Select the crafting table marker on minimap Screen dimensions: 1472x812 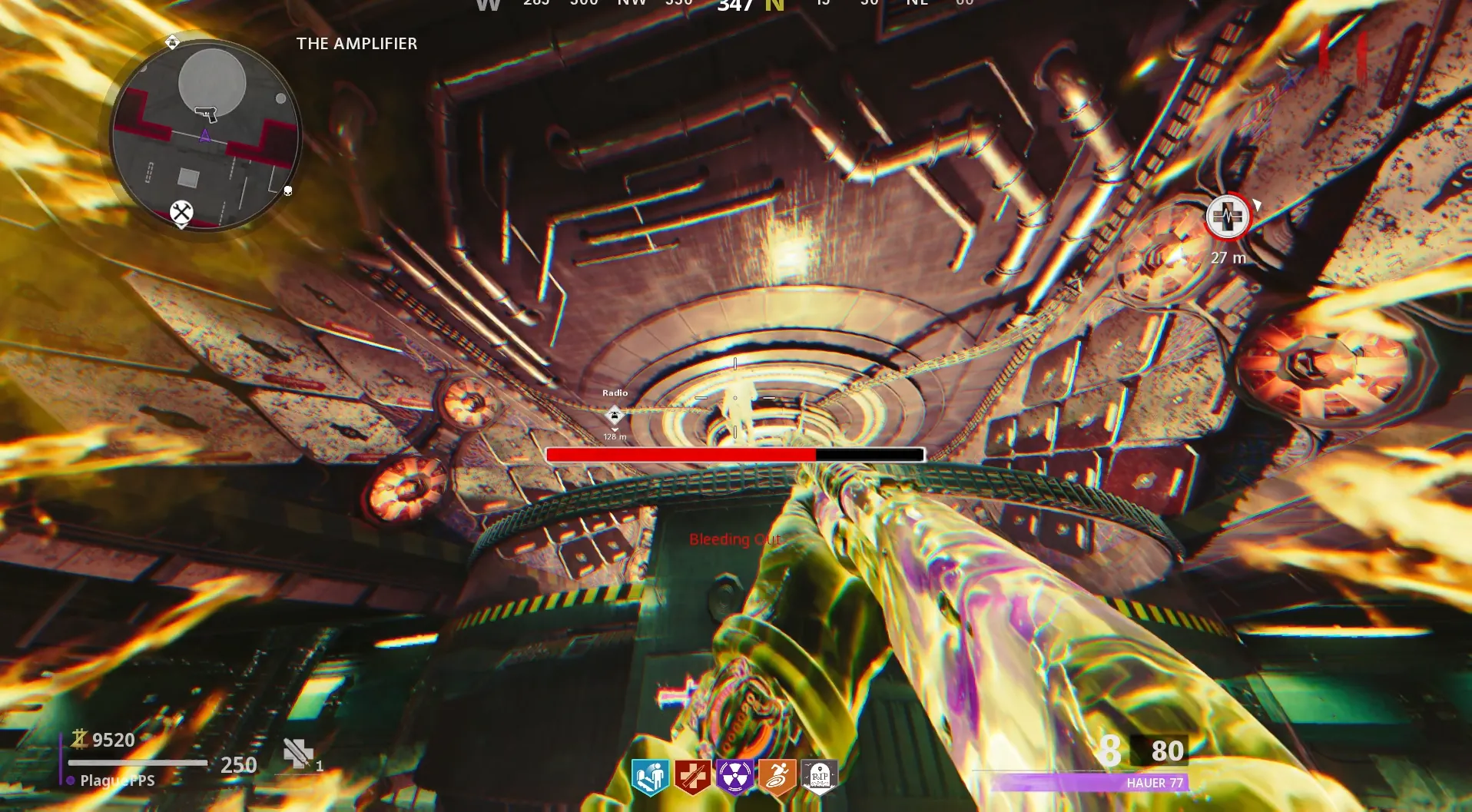(x=181, y=212)
